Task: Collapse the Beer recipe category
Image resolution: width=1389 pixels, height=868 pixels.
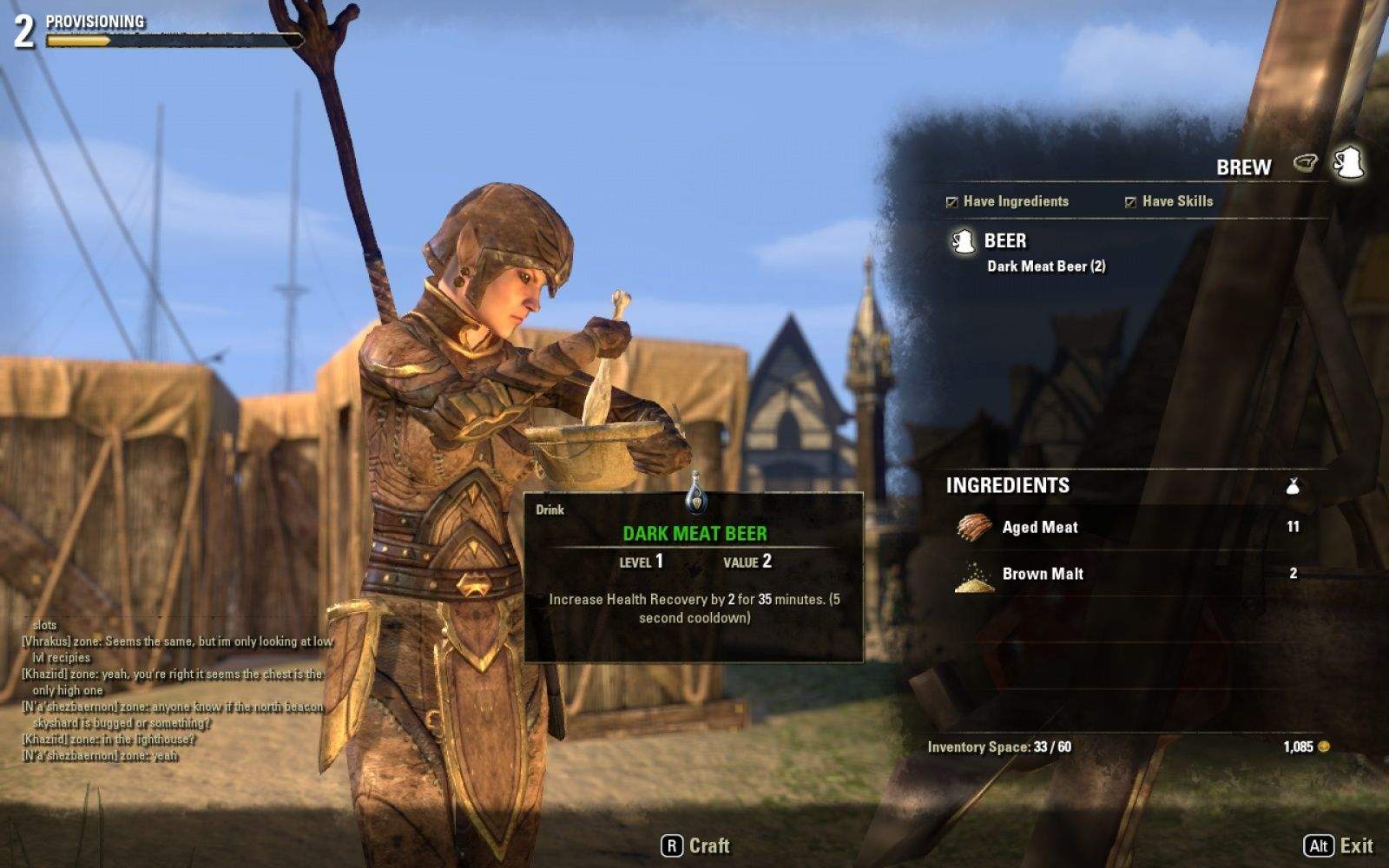Action: 1004,240
